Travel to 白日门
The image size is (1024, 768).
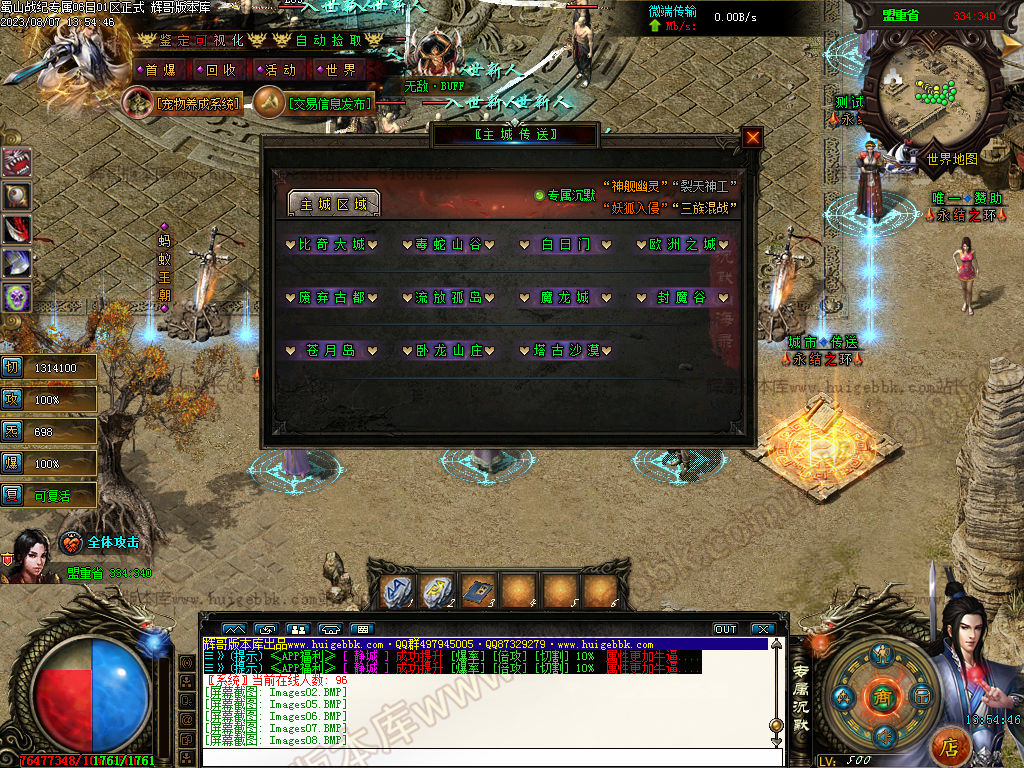[567, 244]
